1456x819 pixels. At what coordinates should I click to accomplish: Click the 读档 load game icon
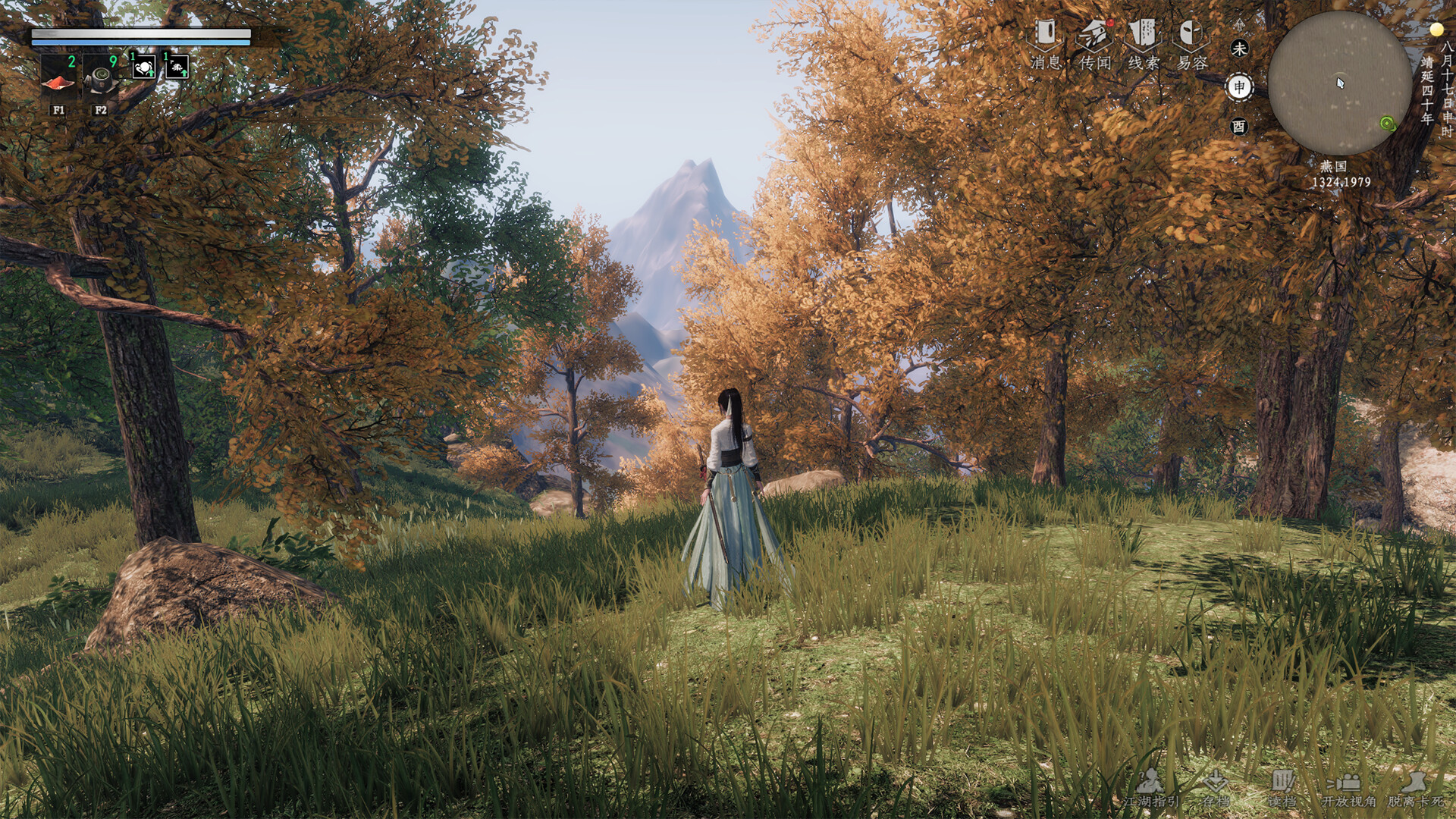click(x=1282, y=782)
